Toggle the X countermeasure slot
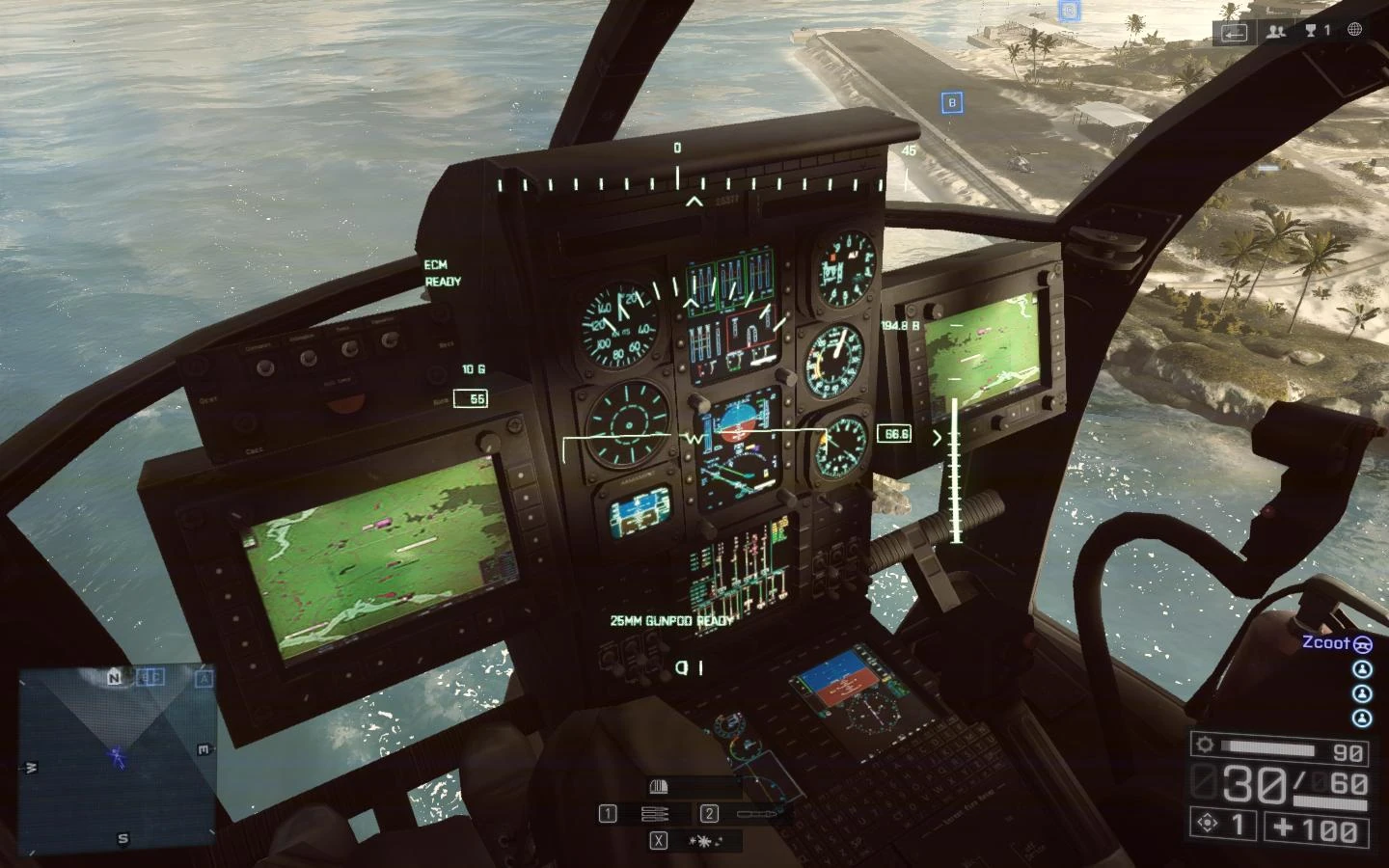Image resolution: width=1389 pixels, height=868 pixels. tap(659, 840)
